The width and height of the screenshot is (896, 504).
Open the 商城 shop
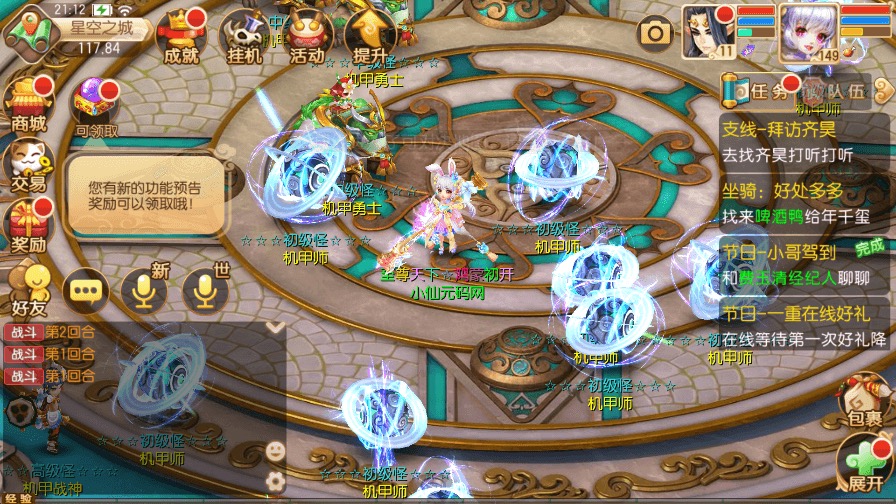click(x=28, y=105)
